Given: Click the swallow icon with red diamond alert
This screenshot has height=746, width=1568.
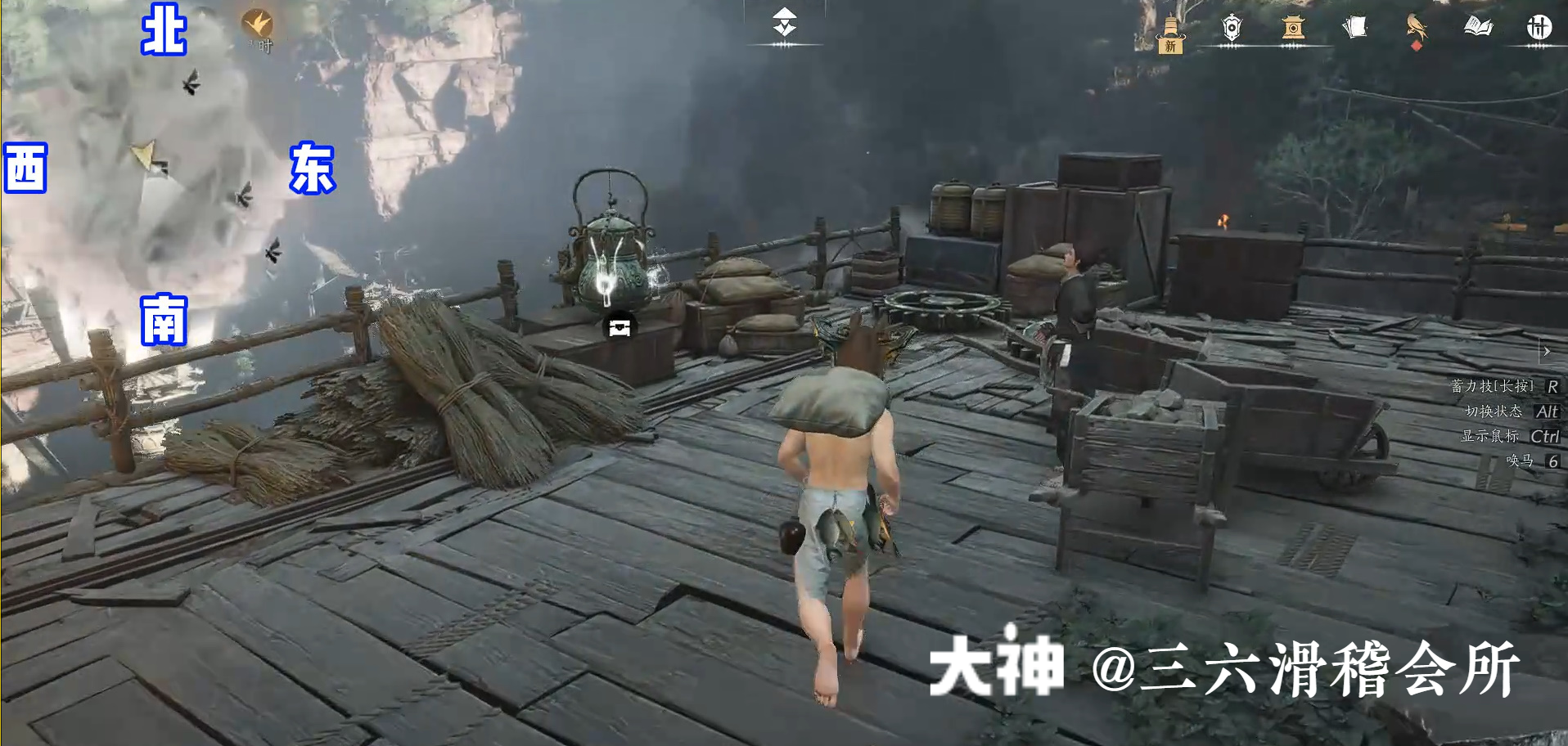Looking at the screenshot, I should point(1416,27).
